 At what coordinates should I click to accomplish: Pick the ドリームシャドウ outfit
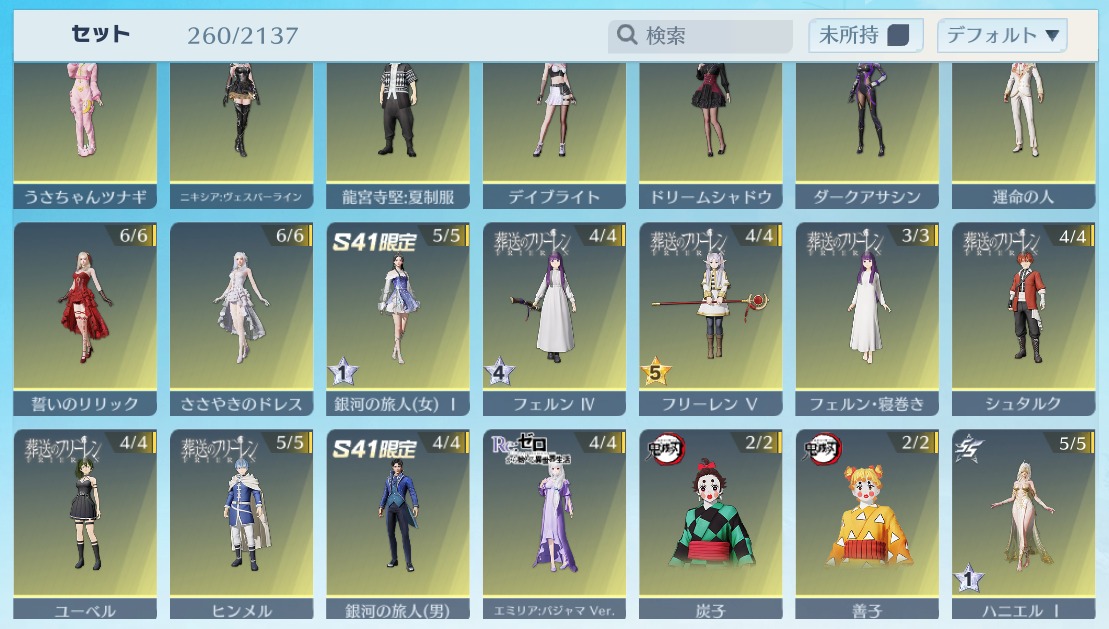[710, 132]
